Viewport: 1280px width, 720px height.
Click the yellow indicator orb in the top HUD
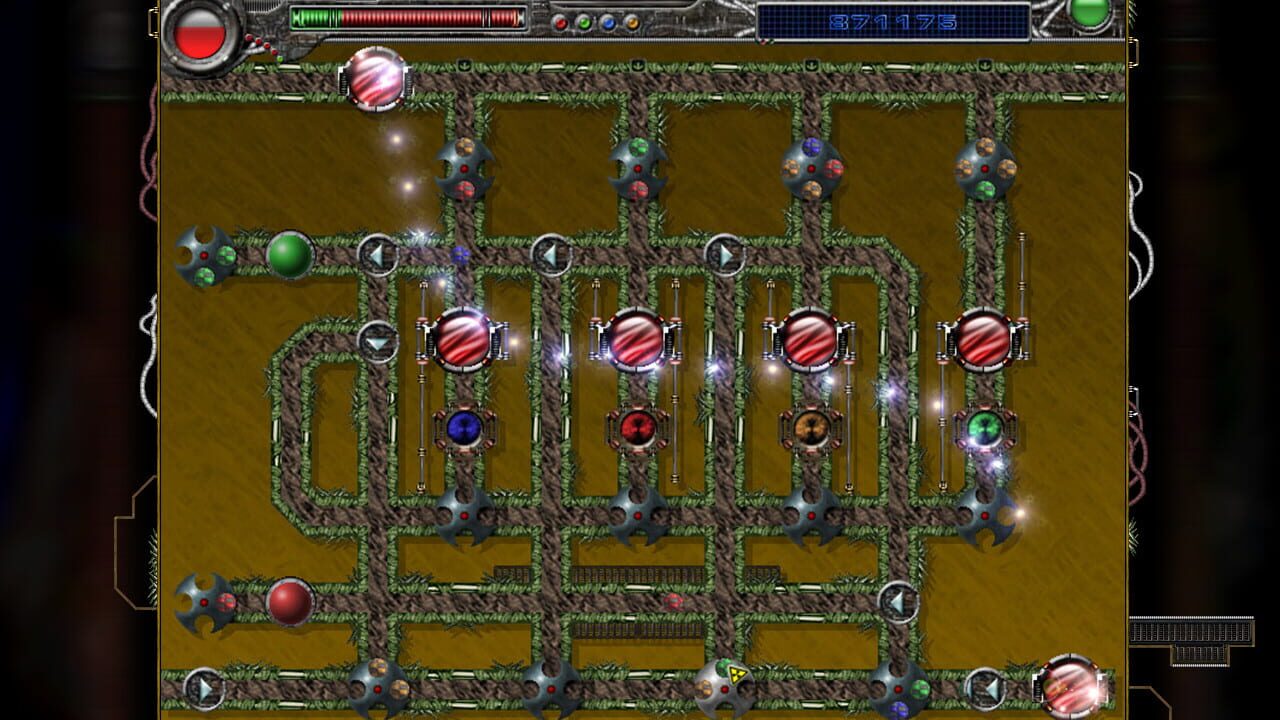633,21
